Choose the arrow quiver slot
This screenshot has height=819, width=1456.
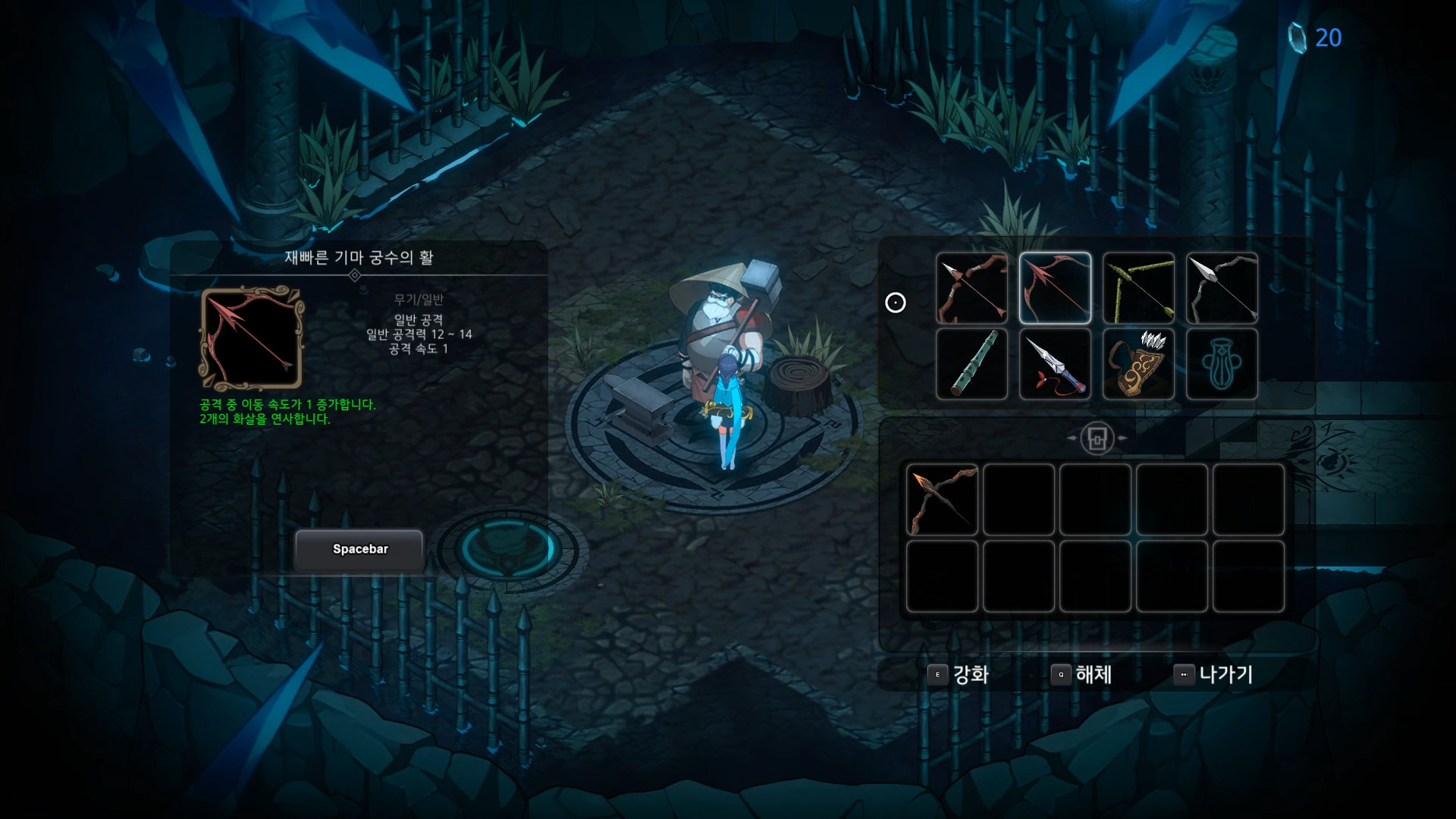[1138, 364]
